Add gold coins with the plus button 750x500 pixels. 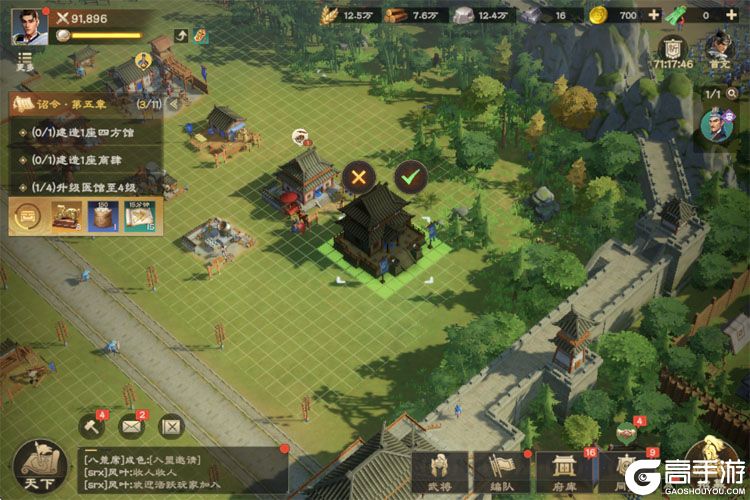point(654,15)
